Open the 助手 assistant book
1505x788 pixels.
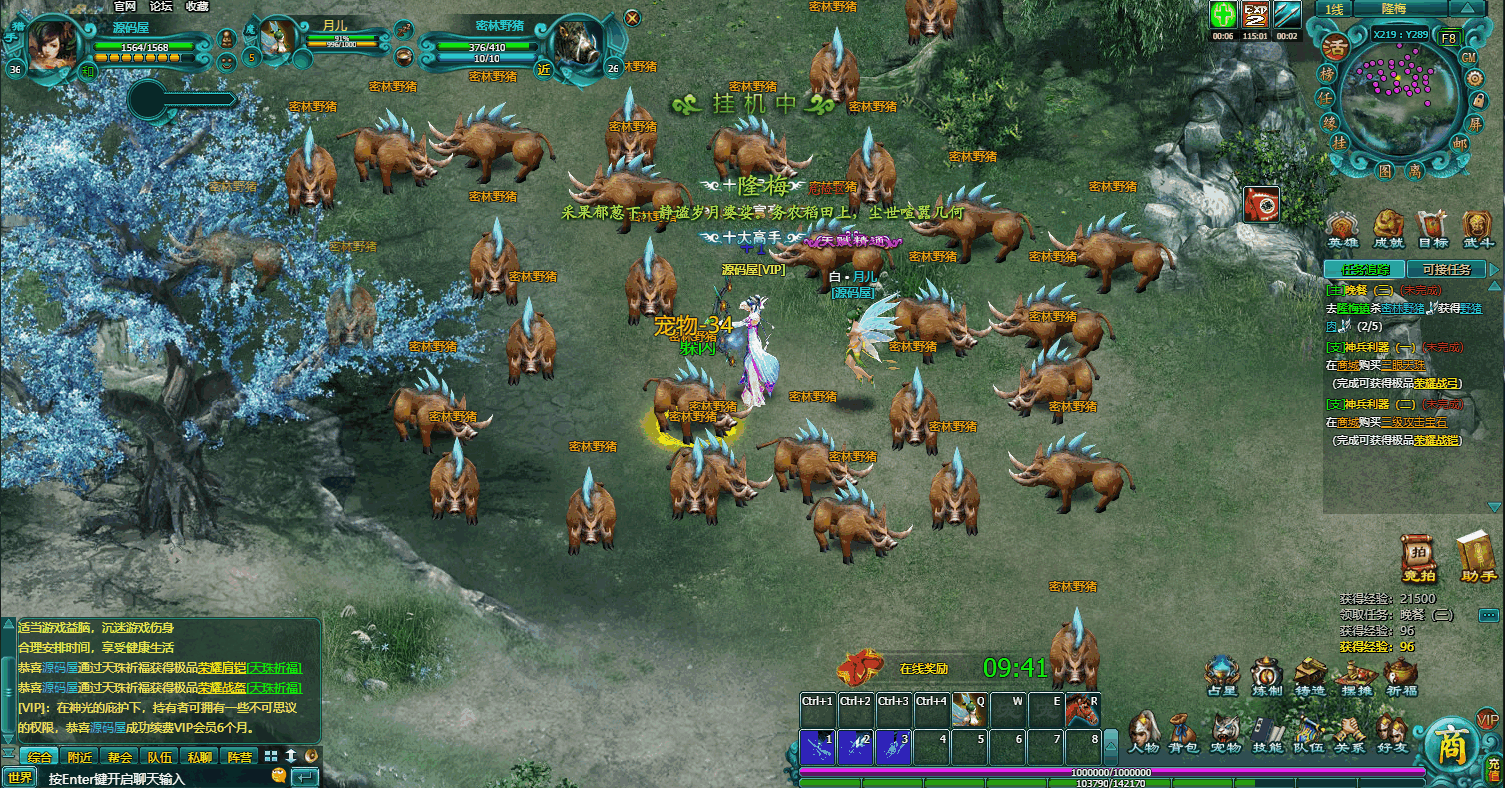1477,558
